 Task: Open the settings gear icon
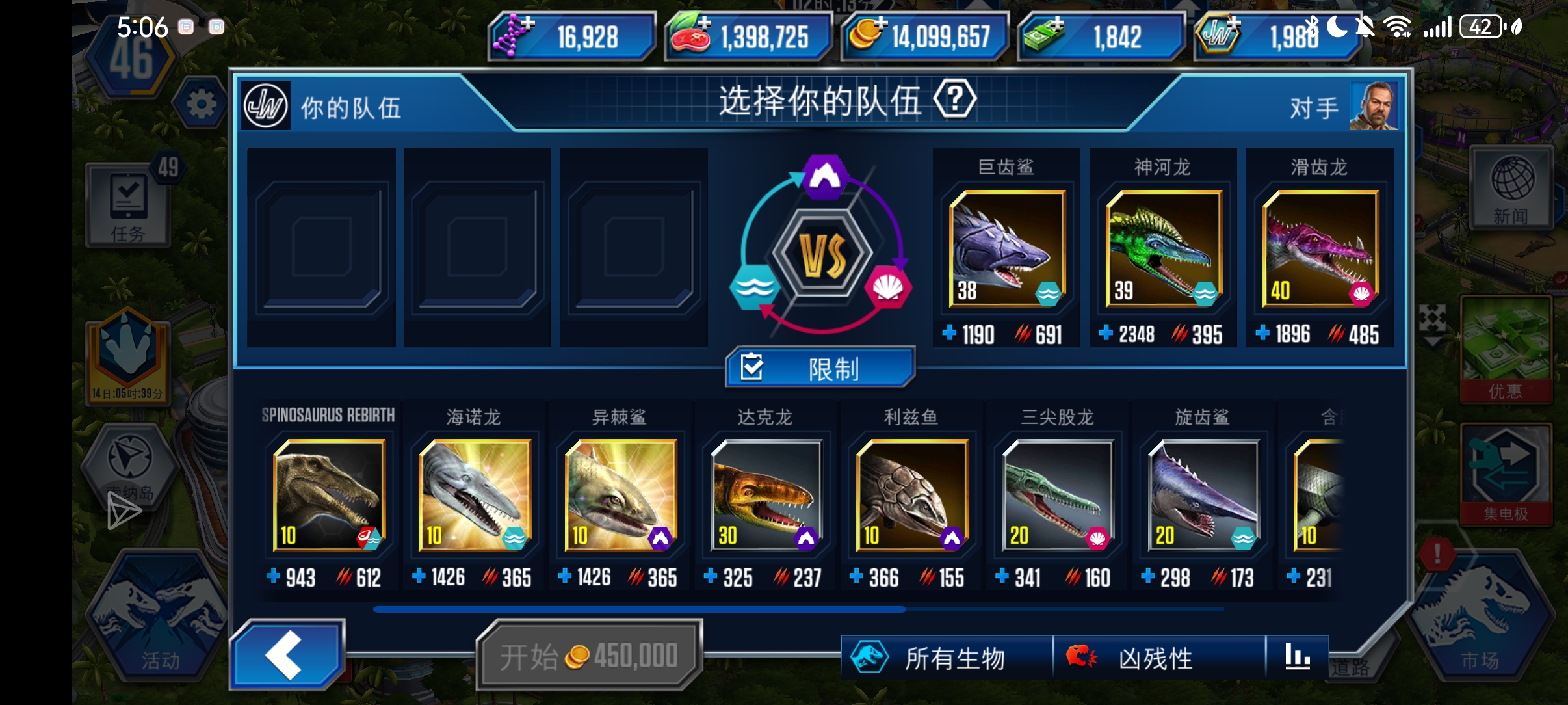click(200, 104)
